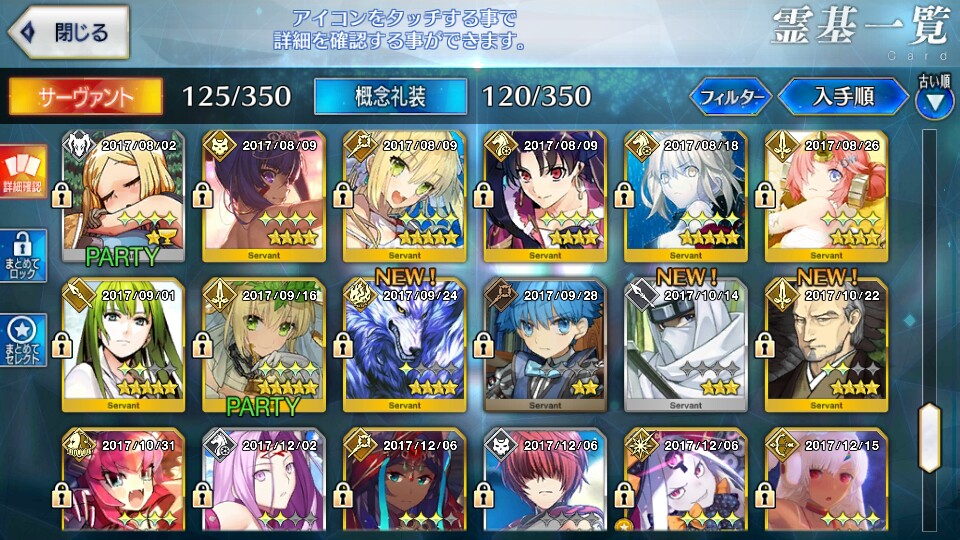
Task: Open the NEW white-hooded servant dated 2017/10/14
Action: (x=685, y=345)
